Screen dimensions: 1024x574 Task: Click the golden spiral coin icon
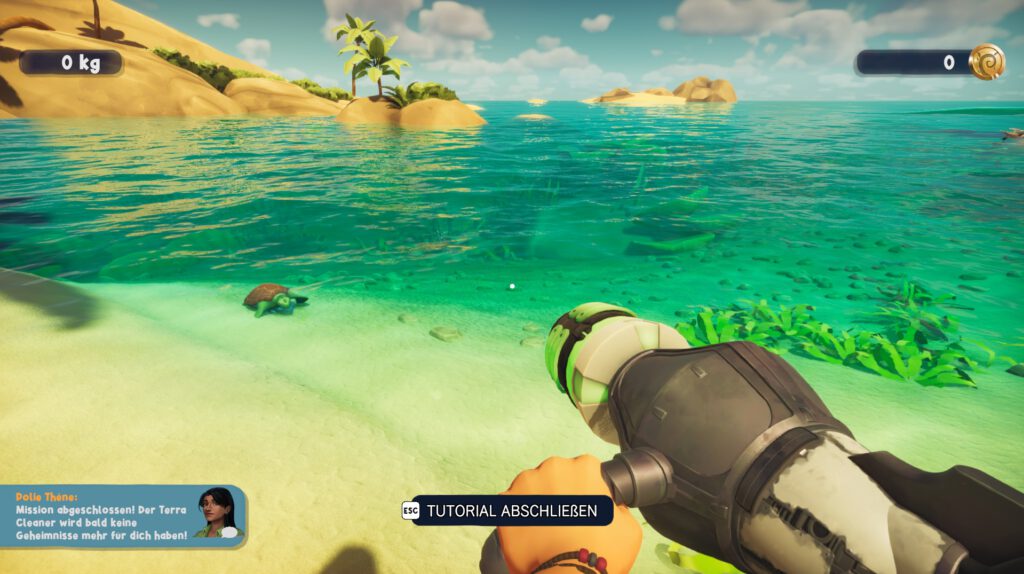(986, 62)
